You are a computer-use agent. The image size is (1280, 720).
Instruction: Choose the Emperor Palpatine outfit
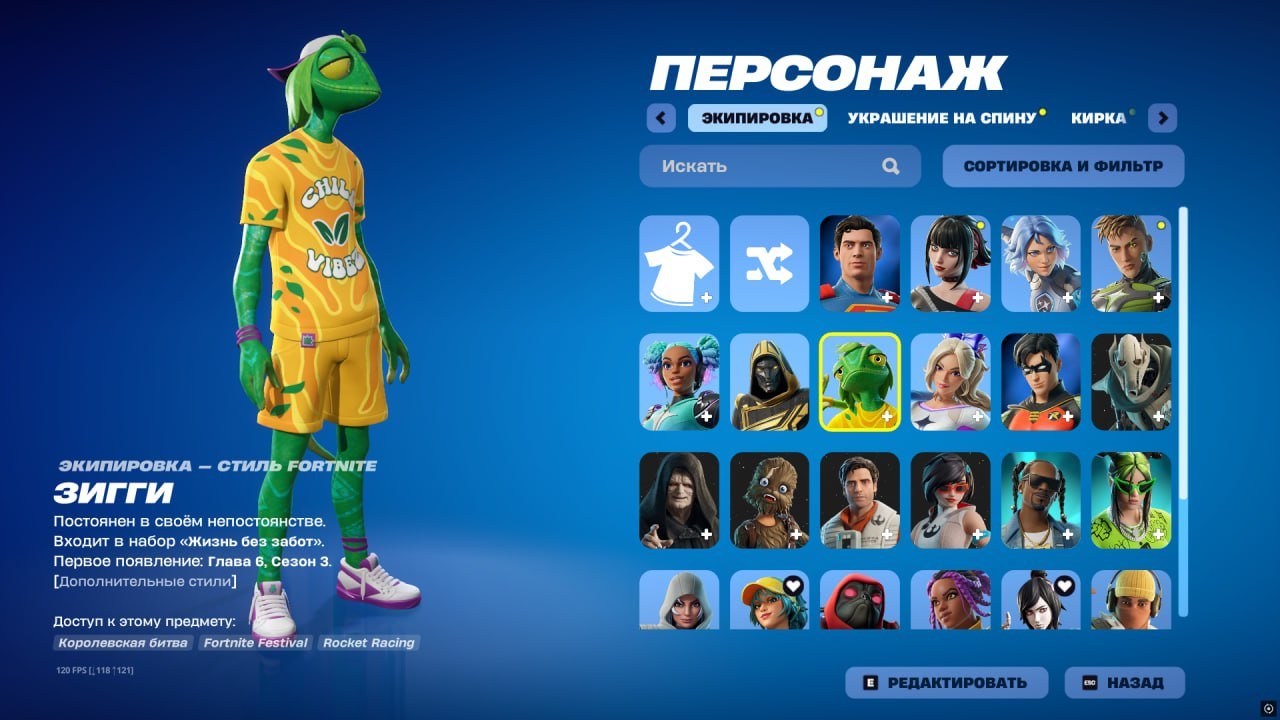point(679,501)
